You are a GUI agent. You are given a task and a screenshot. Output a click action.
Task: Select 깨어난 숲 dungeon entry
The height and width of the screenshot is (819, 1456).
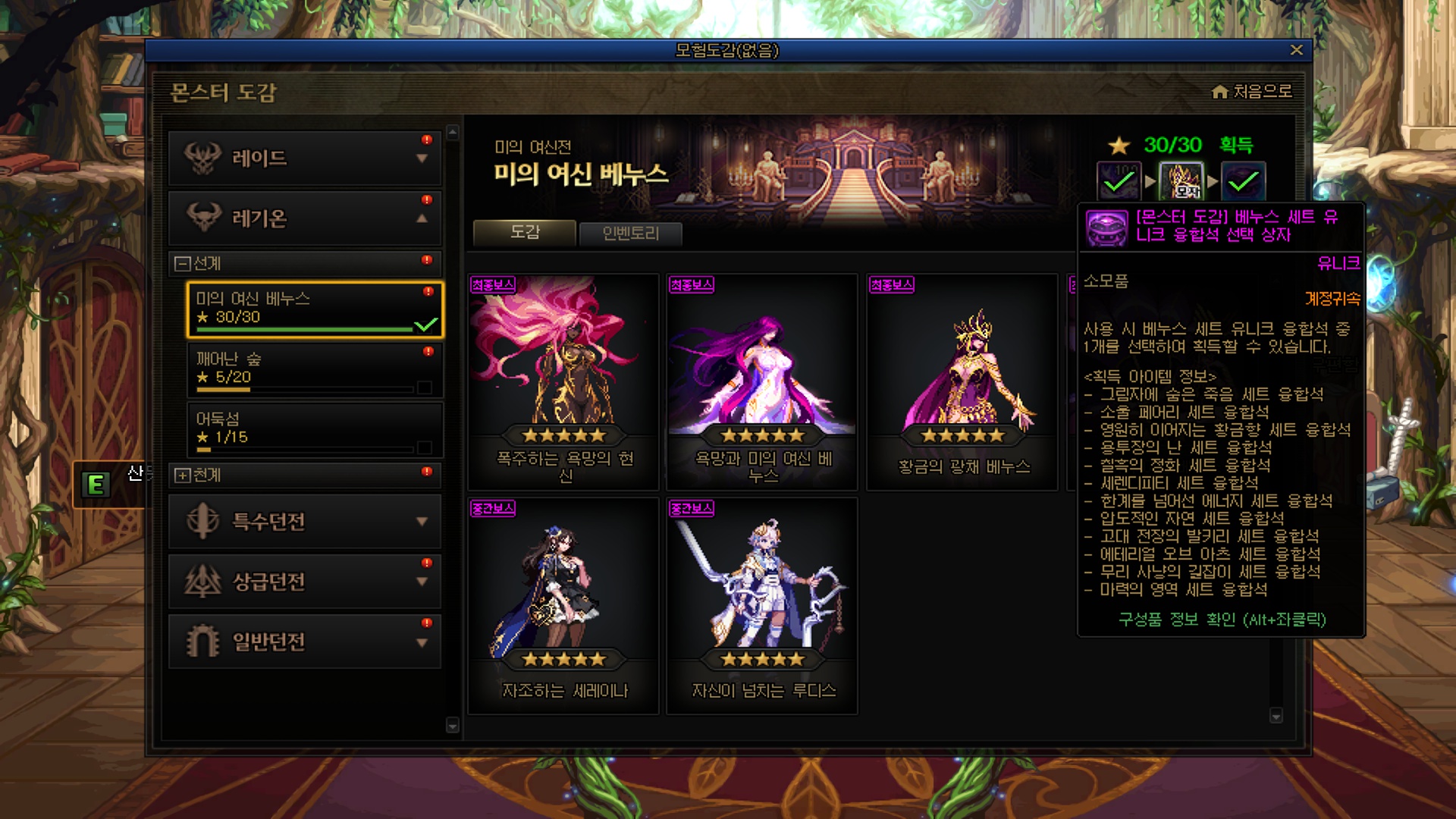pyautogui.click(x=315, y=369)
